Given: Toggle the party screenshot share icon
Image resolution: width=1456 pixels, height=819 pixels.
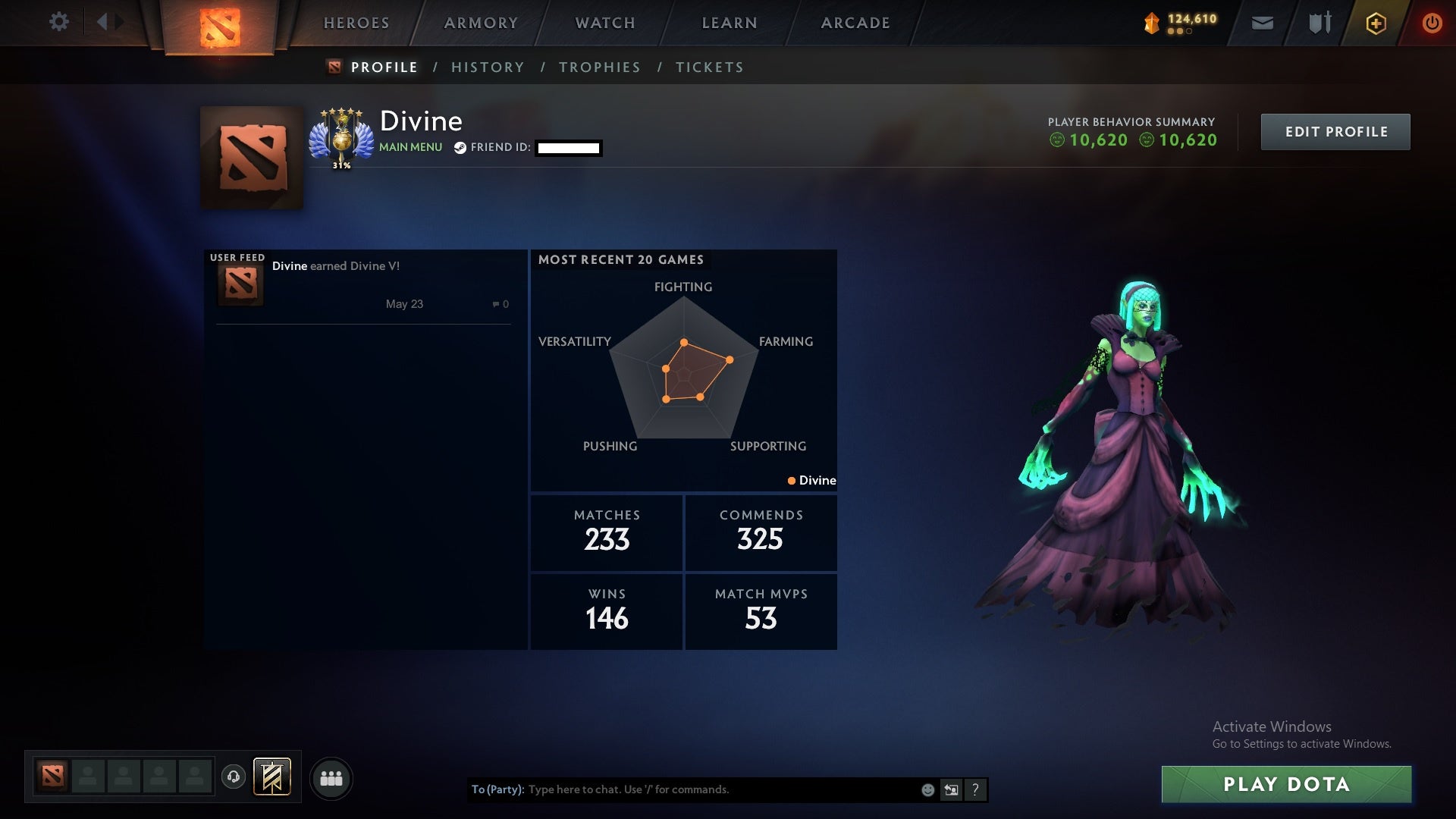Looking at the screenshot, I should (950, 789).
